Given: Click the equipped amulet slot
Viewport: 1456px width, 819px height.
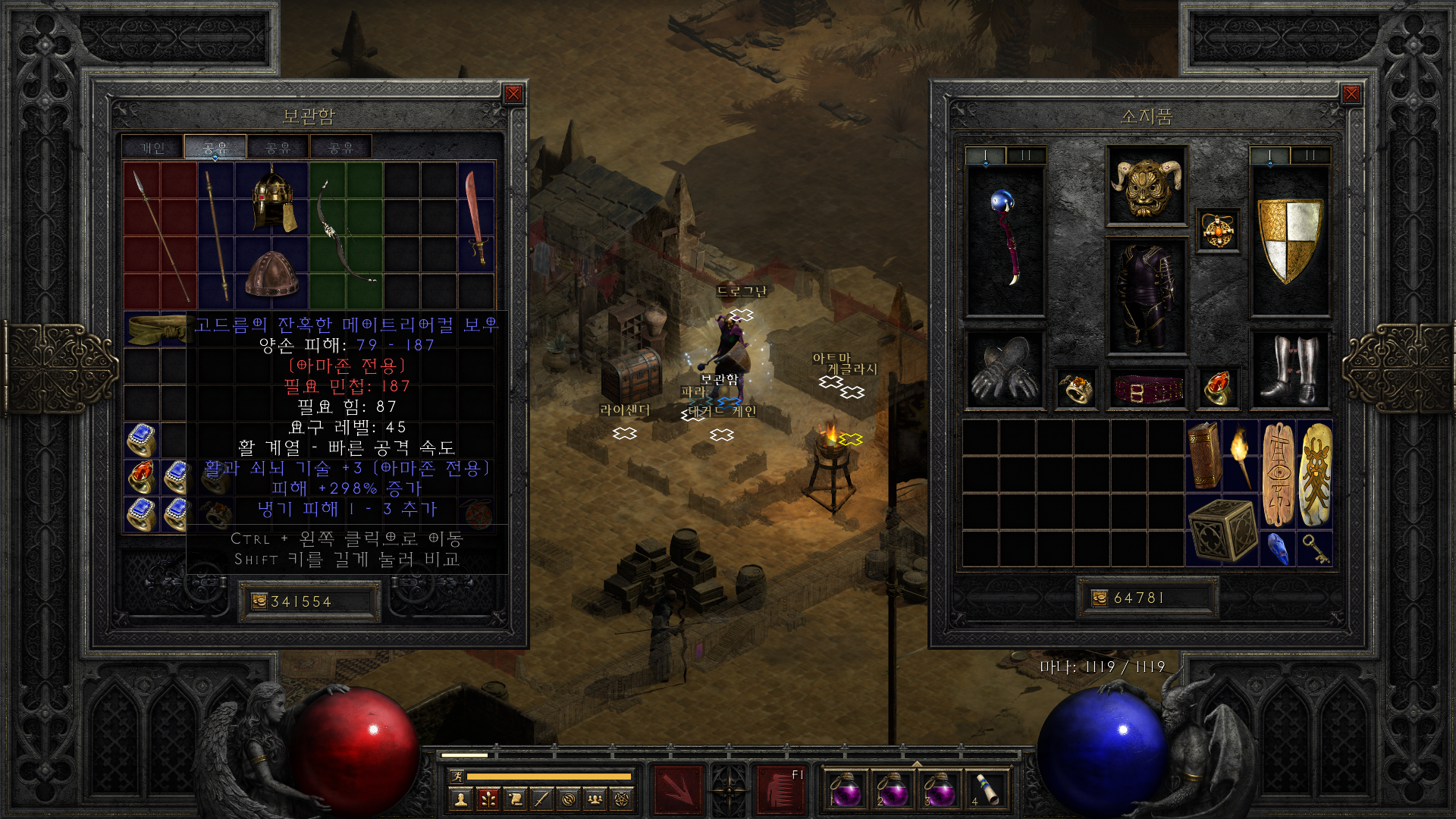Looking at the screenshot, I should click(x=1218, y=231).
